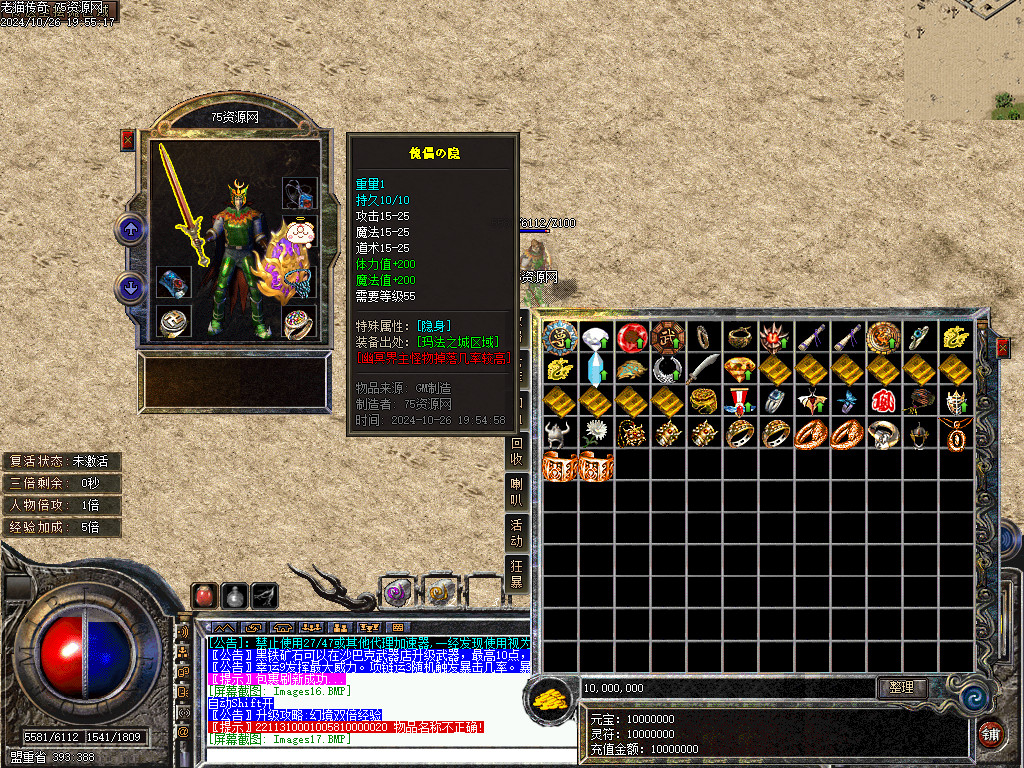Viewport: 1024px width, 768px height.
Task: Close the inventory bag window
Action: (1003, 348)
